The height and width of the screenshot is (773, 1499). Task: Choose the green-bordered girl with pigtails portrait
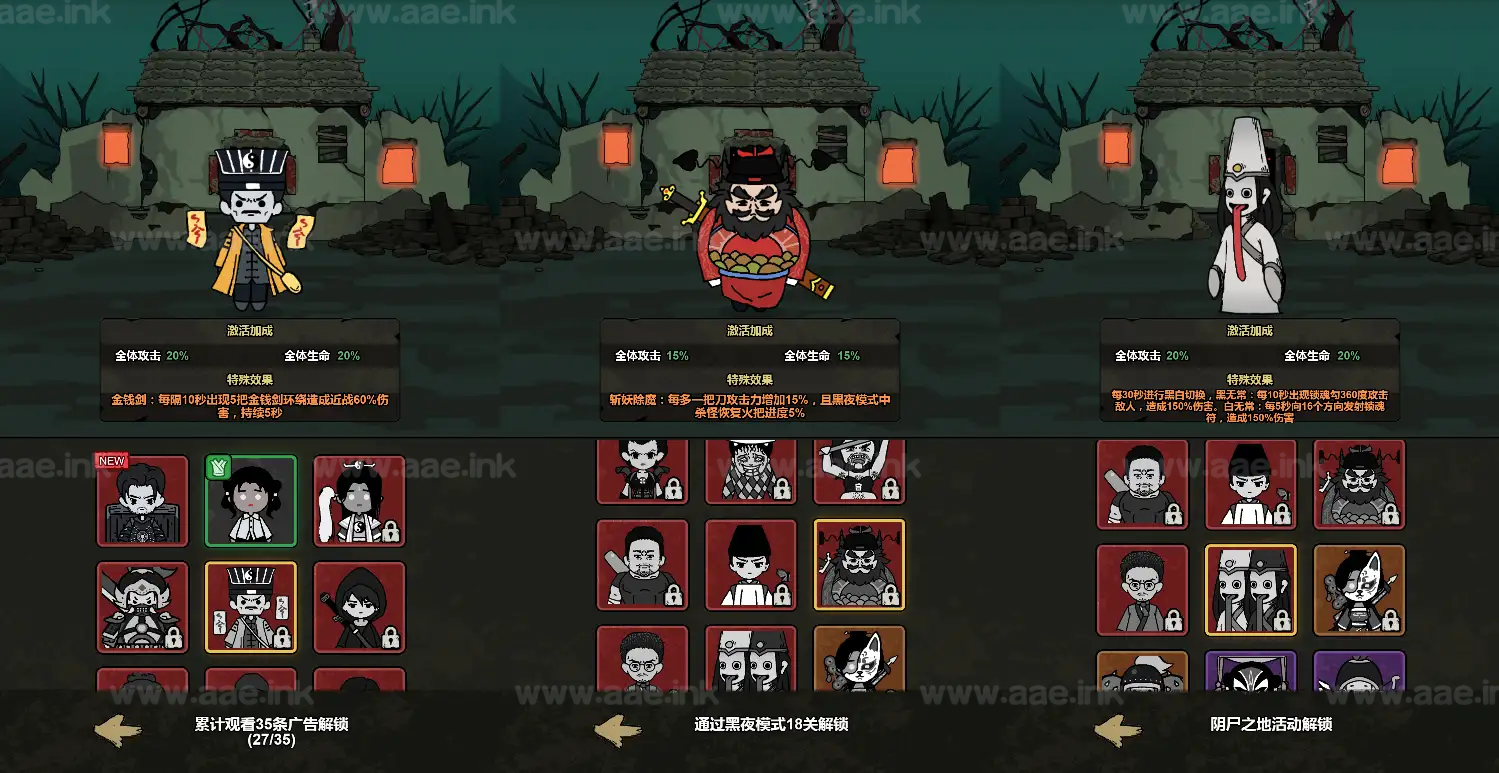[251, 501]
